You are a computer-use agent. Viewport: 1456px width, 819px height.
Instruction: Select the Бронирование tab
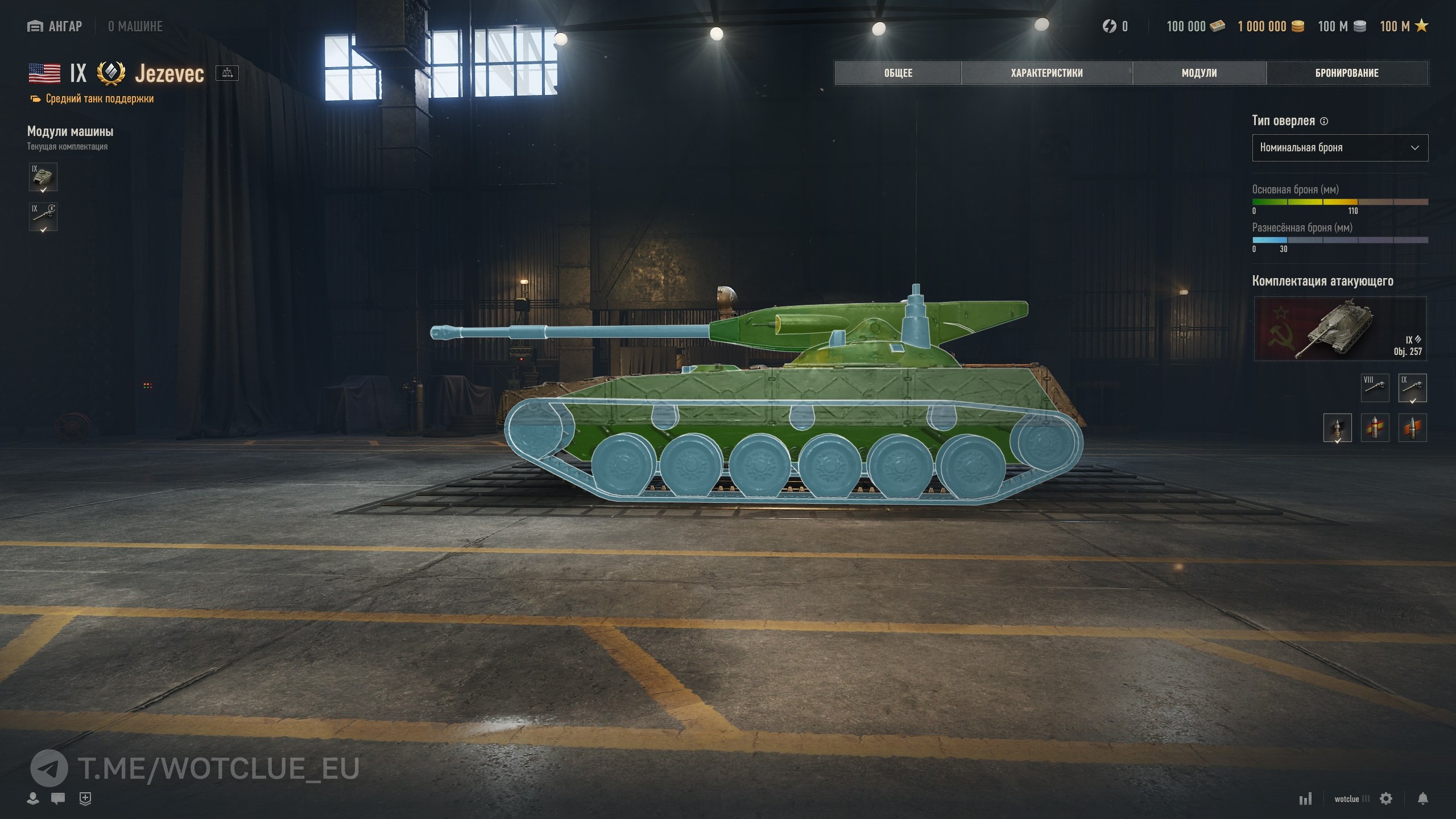pyautogui.click(x=1346, y=73)
